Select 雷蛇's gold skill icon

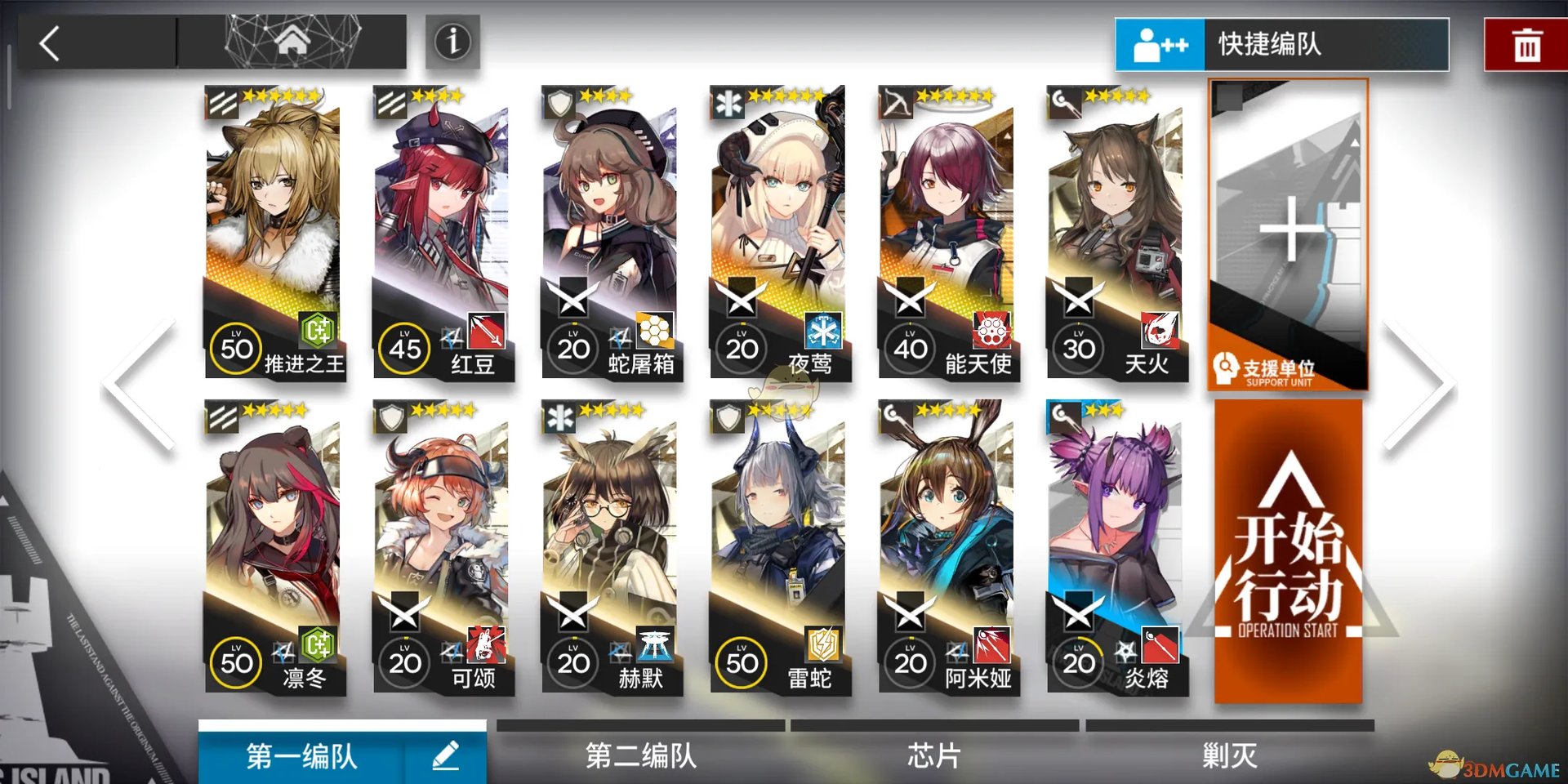pyautogui.click(x=825, y=646)
